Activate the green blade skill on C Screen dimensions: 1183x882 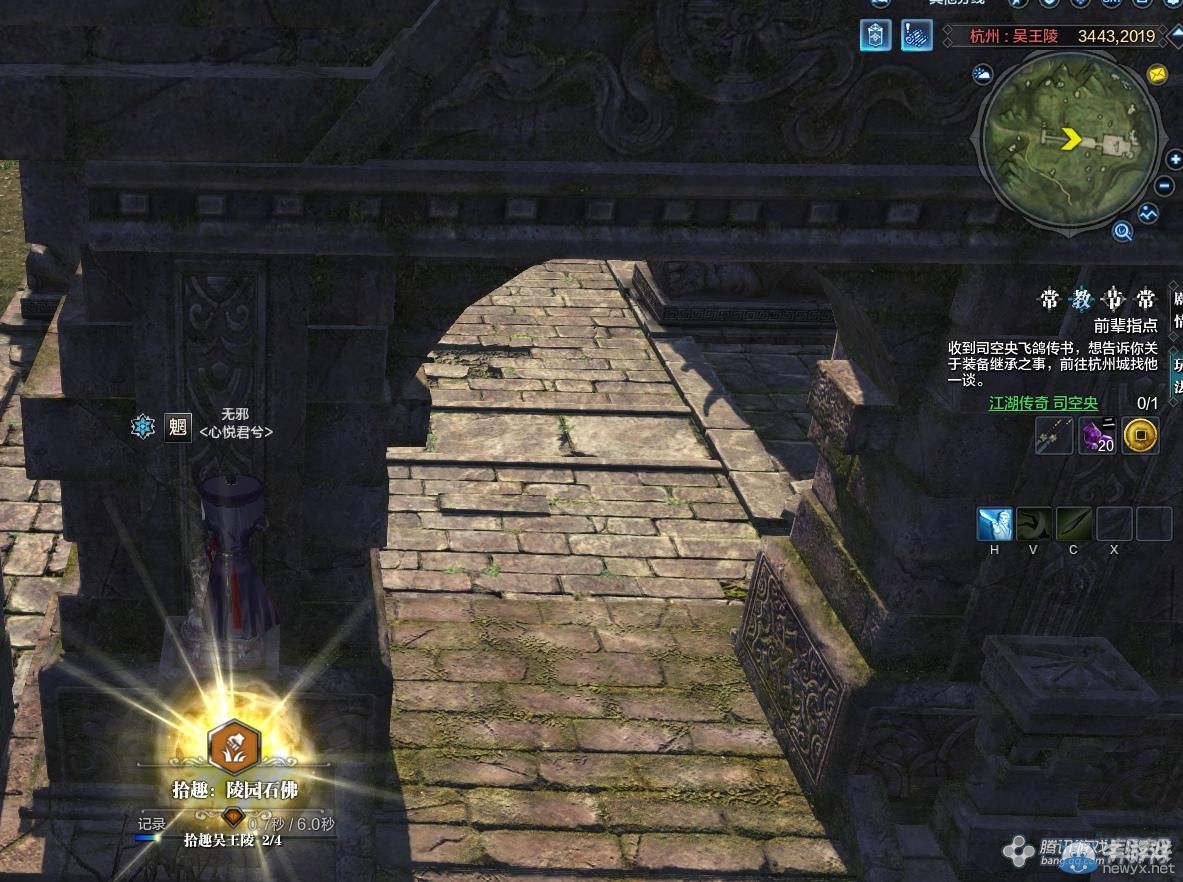point(1074,524)
